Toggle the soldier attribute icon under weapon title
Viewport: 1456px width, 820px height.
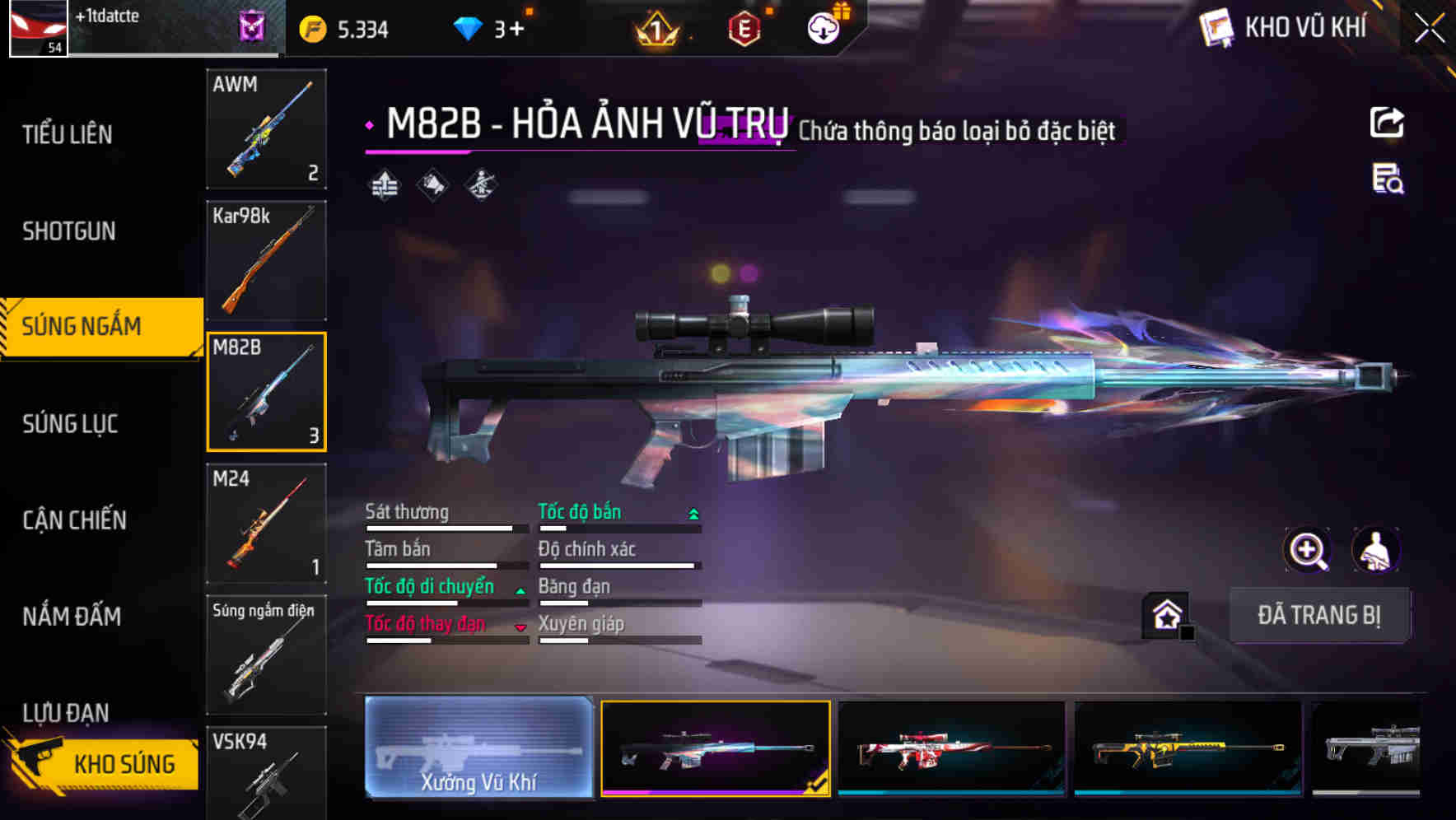479,186
